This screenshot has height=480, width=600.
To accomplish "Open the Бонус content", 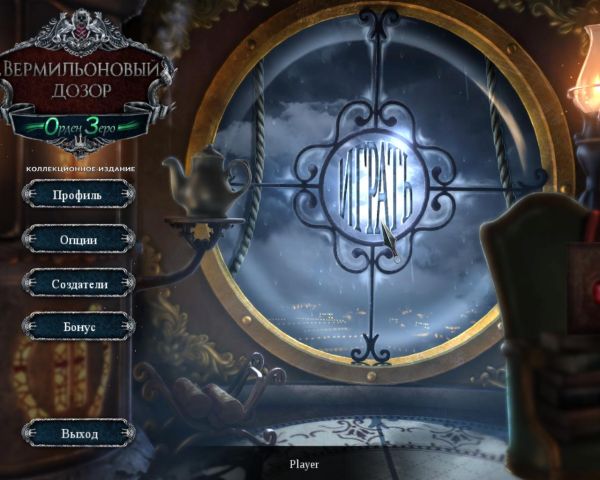I will coord(78,327).
